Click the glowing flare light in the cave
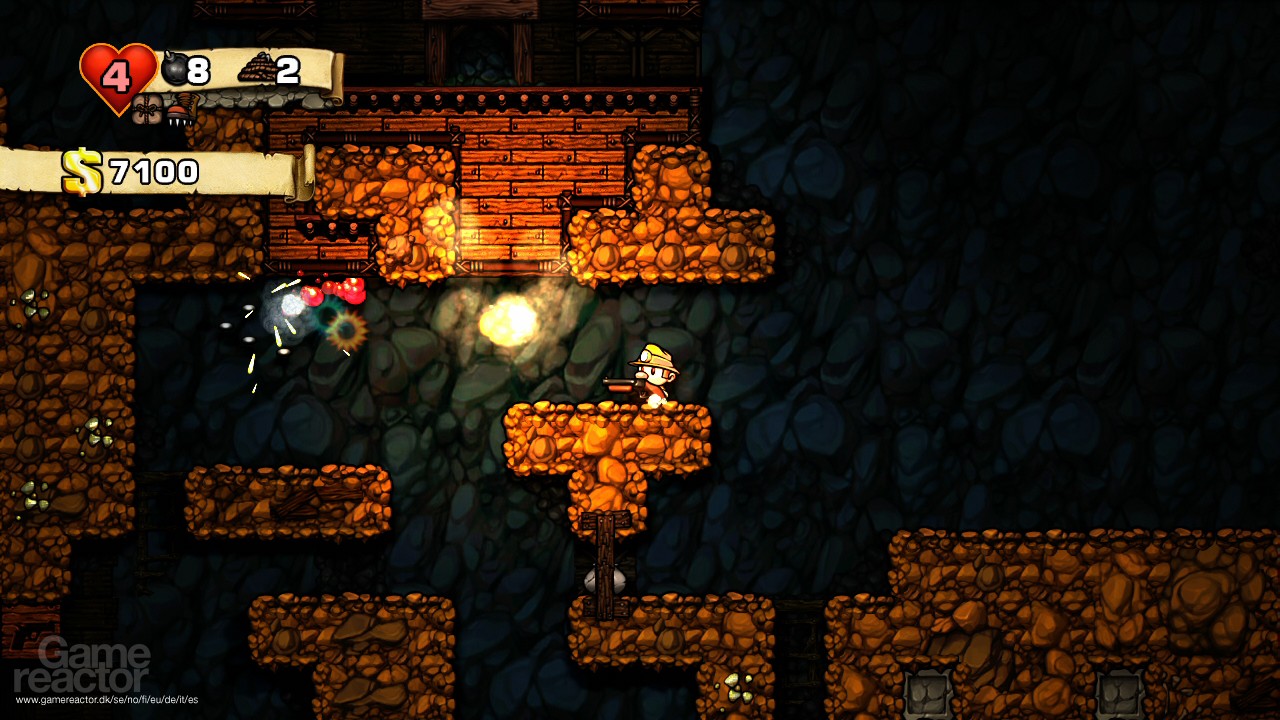Image resolution: width=1280 pixels, height=720 pixels. tap(505, 320)
